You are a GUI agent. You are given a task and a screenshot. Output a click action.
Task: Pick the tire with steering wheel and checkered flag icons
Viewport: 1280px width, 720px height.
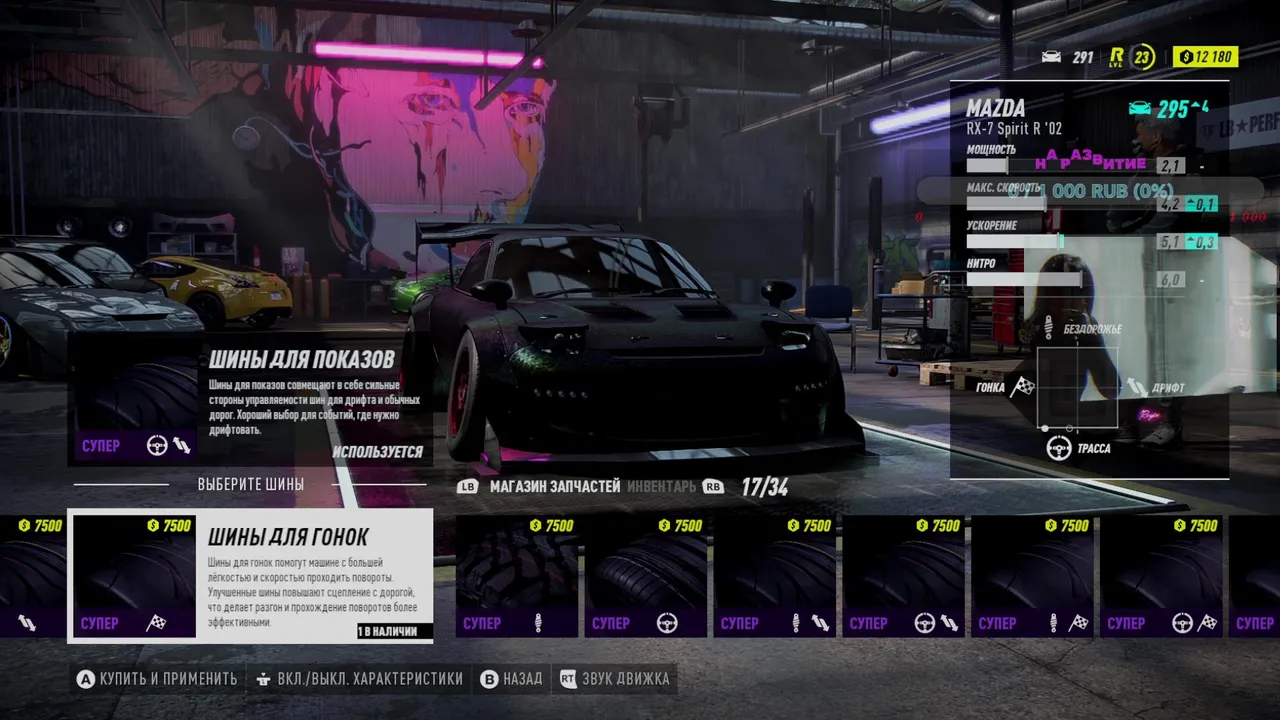point(1162,575)
